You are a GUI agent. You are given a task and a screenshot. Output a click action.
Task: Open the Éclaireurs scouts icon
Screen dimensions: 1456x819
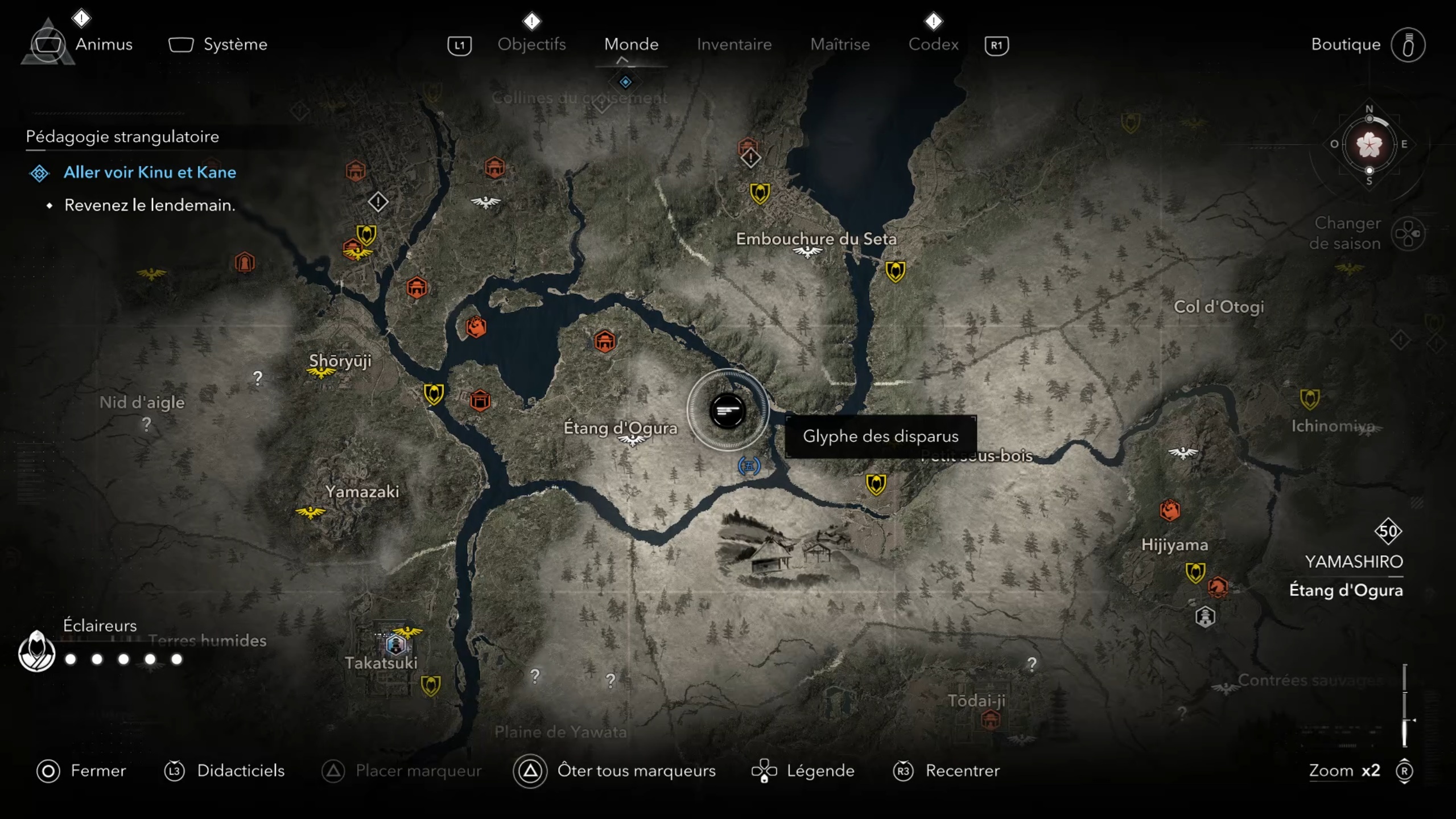[x=36, y=652]
